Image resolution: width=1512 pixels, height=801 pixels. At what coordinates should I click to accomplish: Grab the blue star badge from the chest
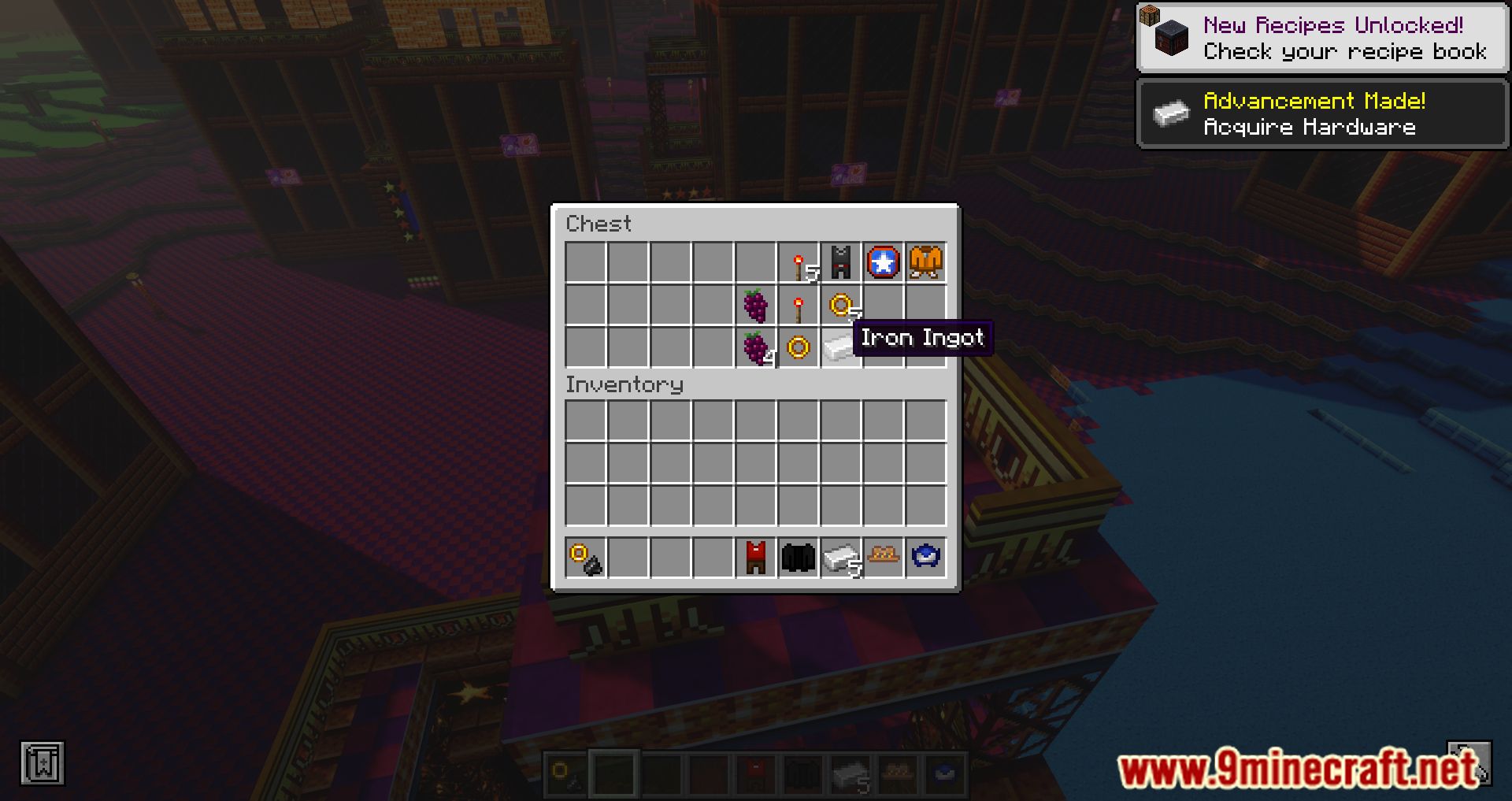click(x=882, y=262)
